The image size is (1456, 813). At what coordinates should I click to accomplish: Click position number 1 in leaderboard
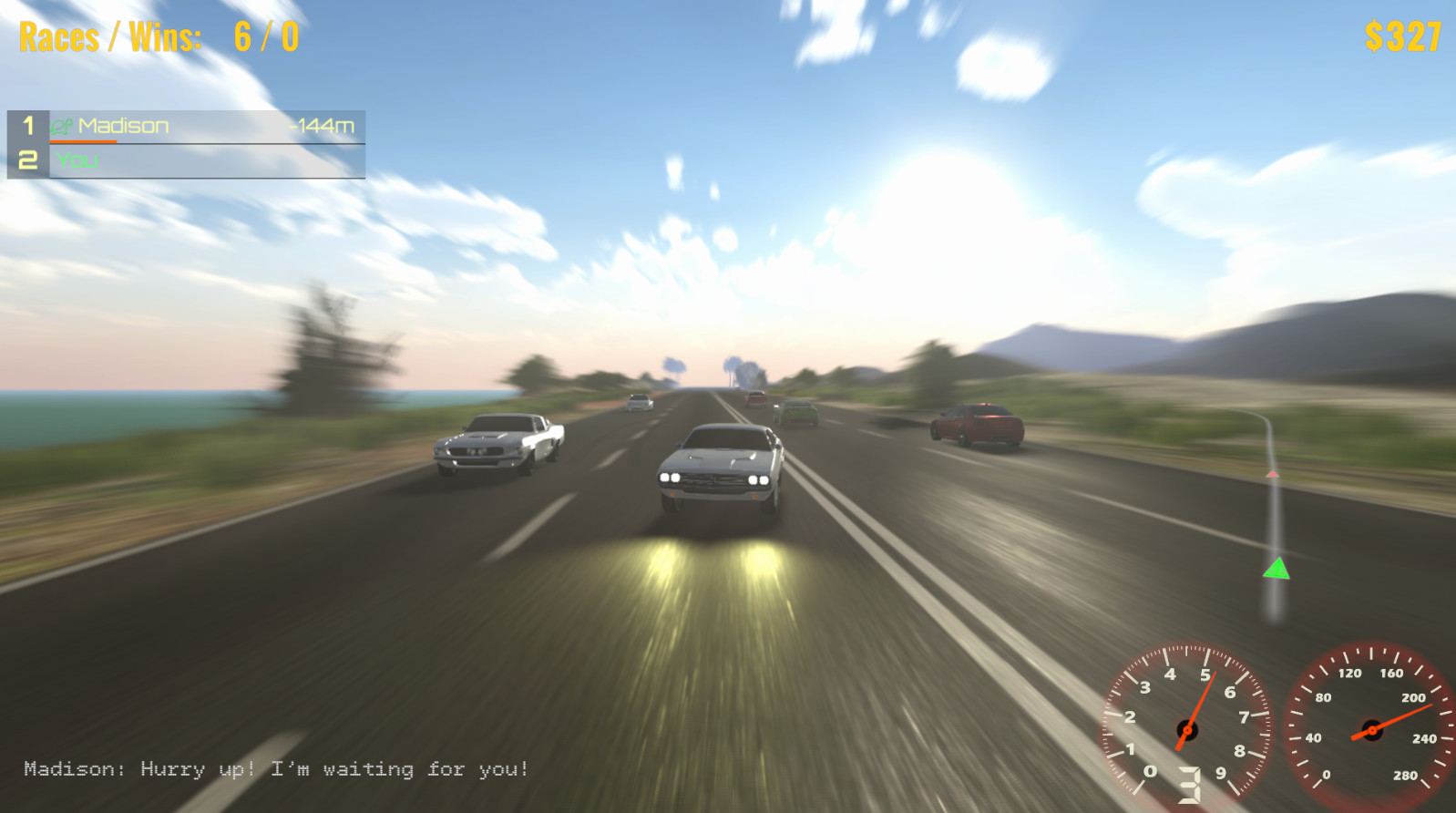pos(26,127)
